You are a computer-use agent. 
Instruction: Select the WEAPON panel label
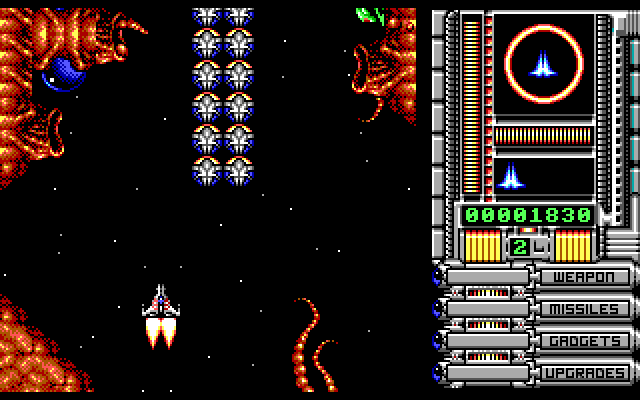coord(585,277)
